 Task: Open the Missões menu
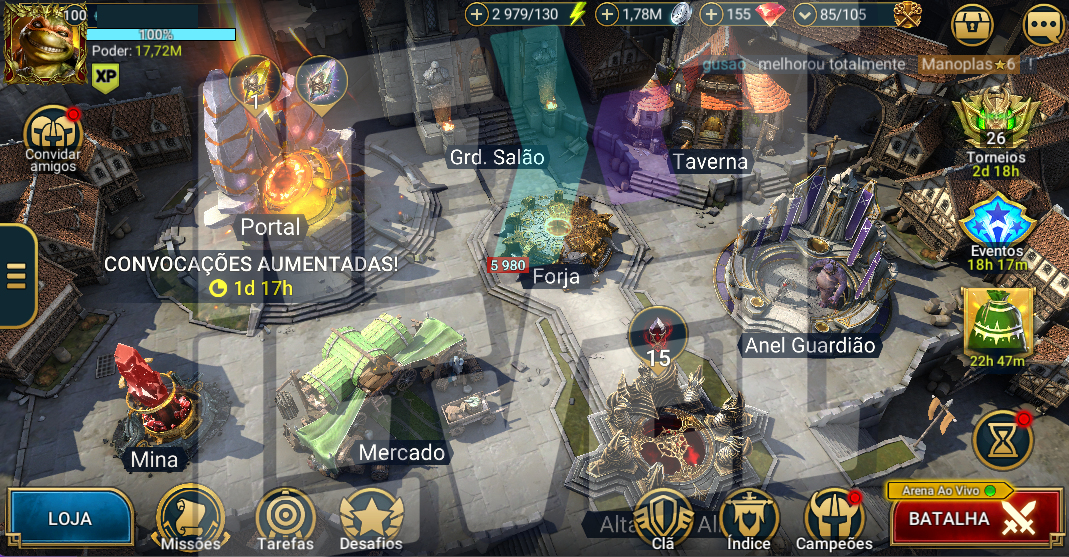(x=192, y=516)
